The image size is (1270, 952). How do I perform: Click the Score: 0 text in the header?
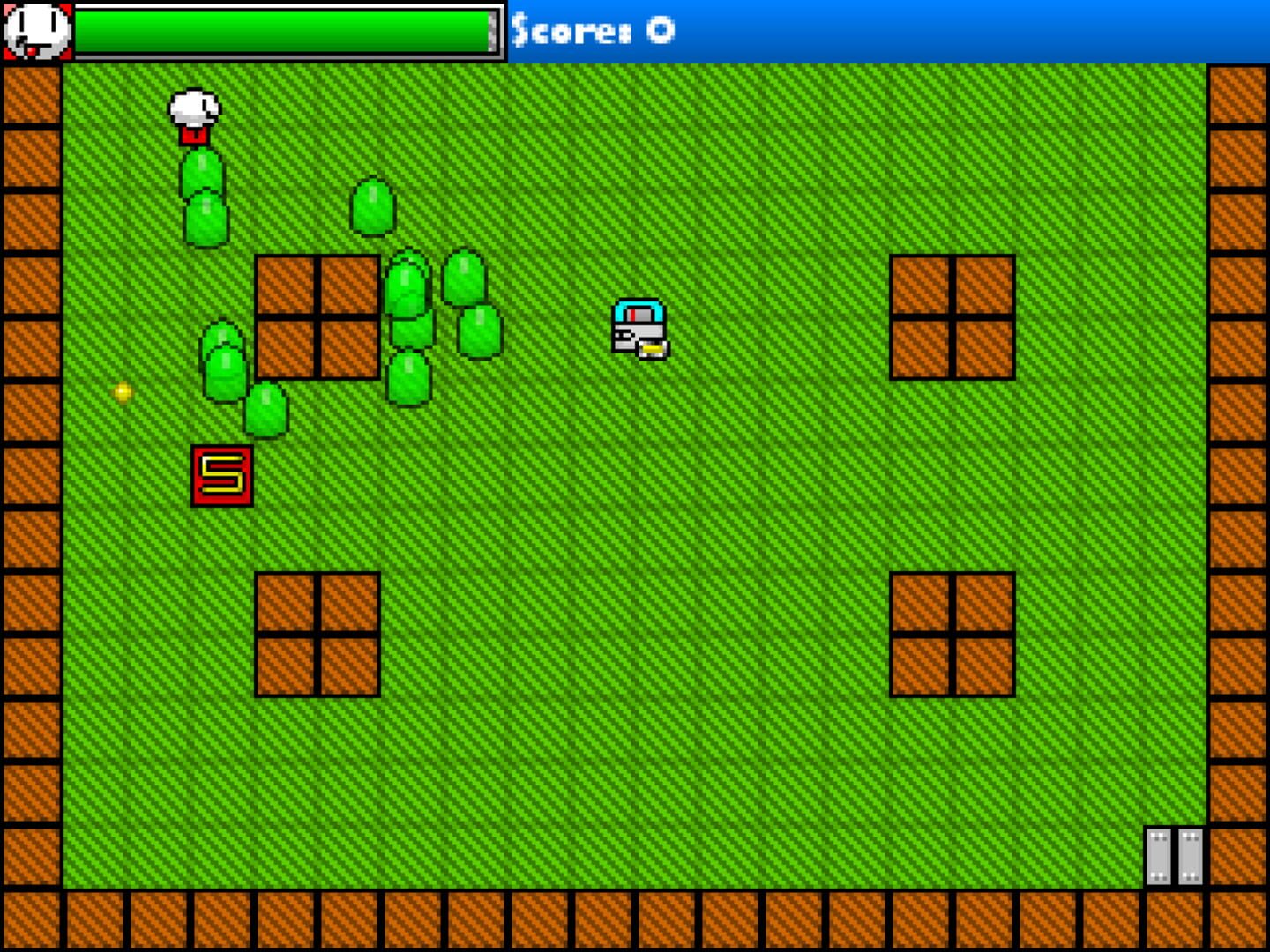592,29
